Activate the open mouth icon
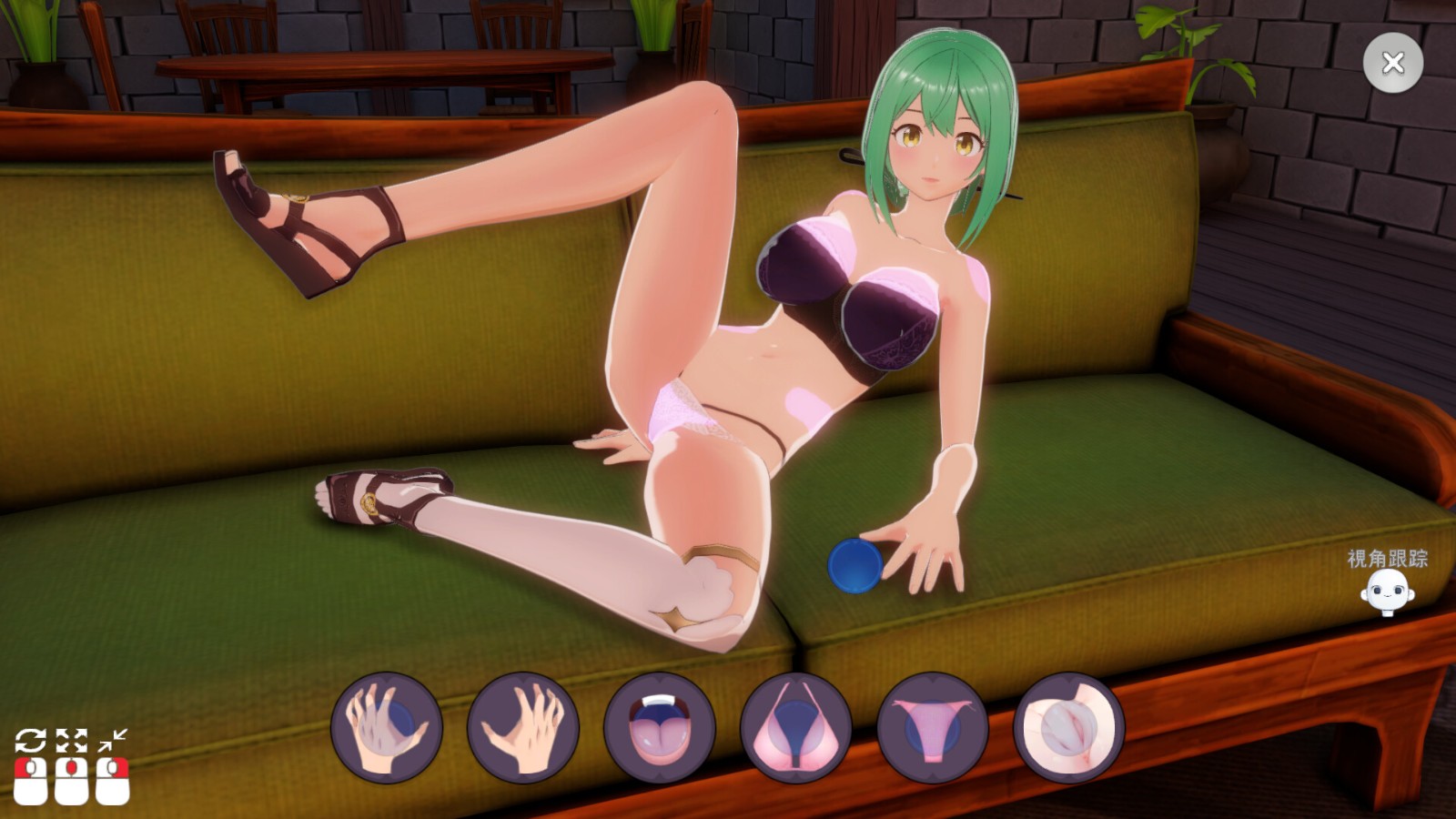Viewport: 1456px width, 819px height. [660, 728]
